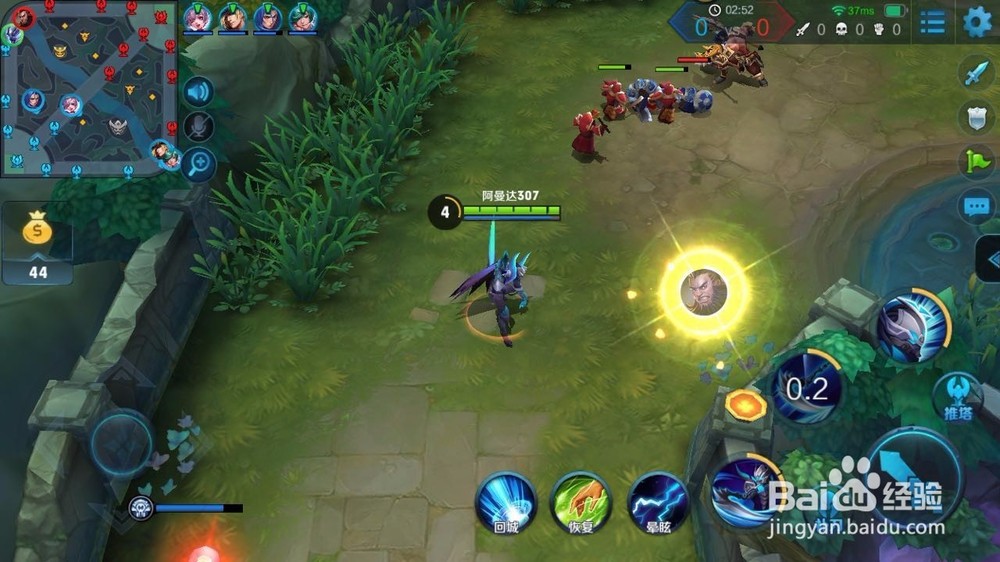The image size is (1000, 562).
Task: Open the scoreboard list button
Action: [x=932, y=22]
